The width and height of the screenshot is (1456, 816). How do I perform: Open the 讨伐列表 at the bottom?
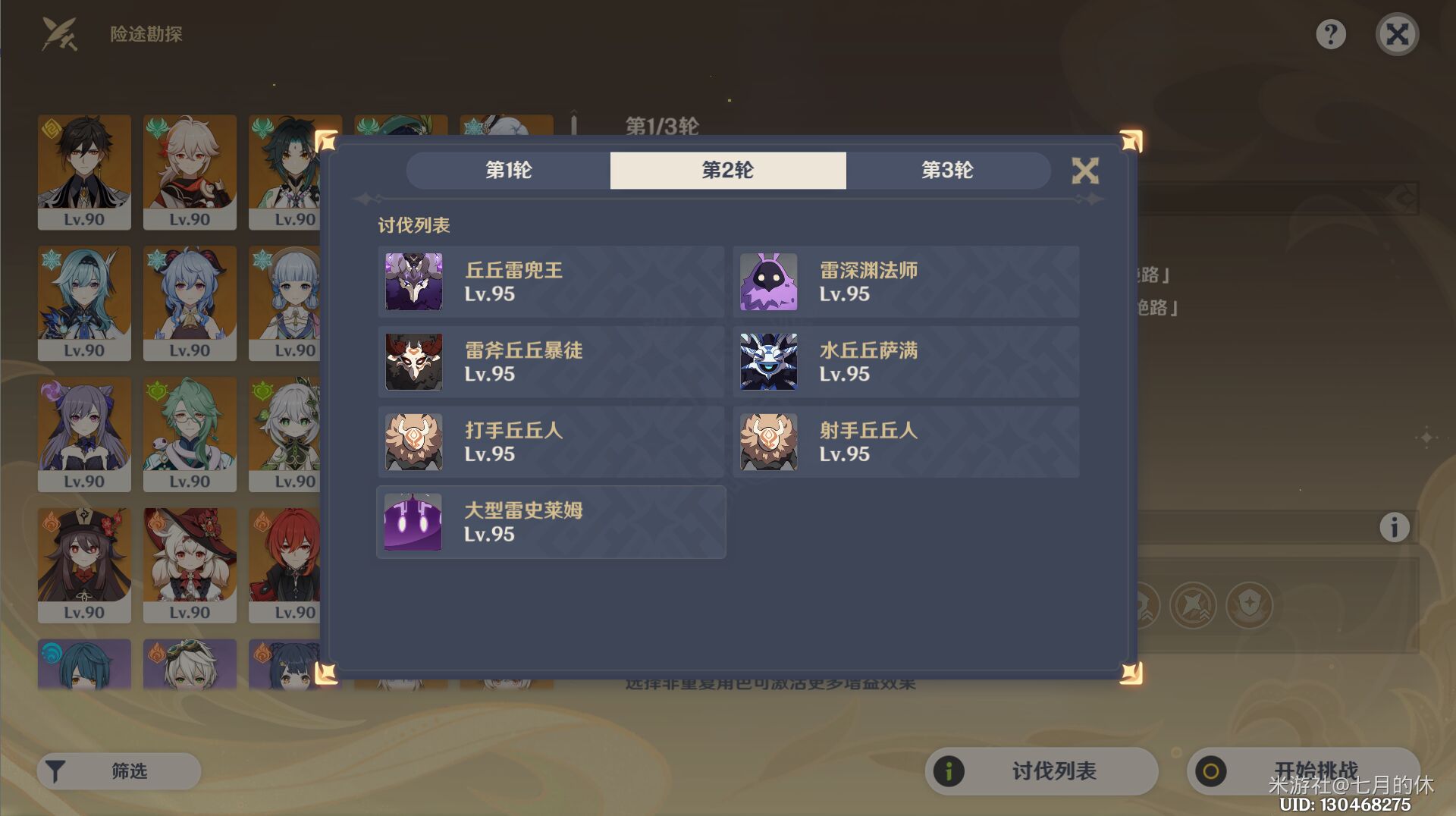point(1039,771)
